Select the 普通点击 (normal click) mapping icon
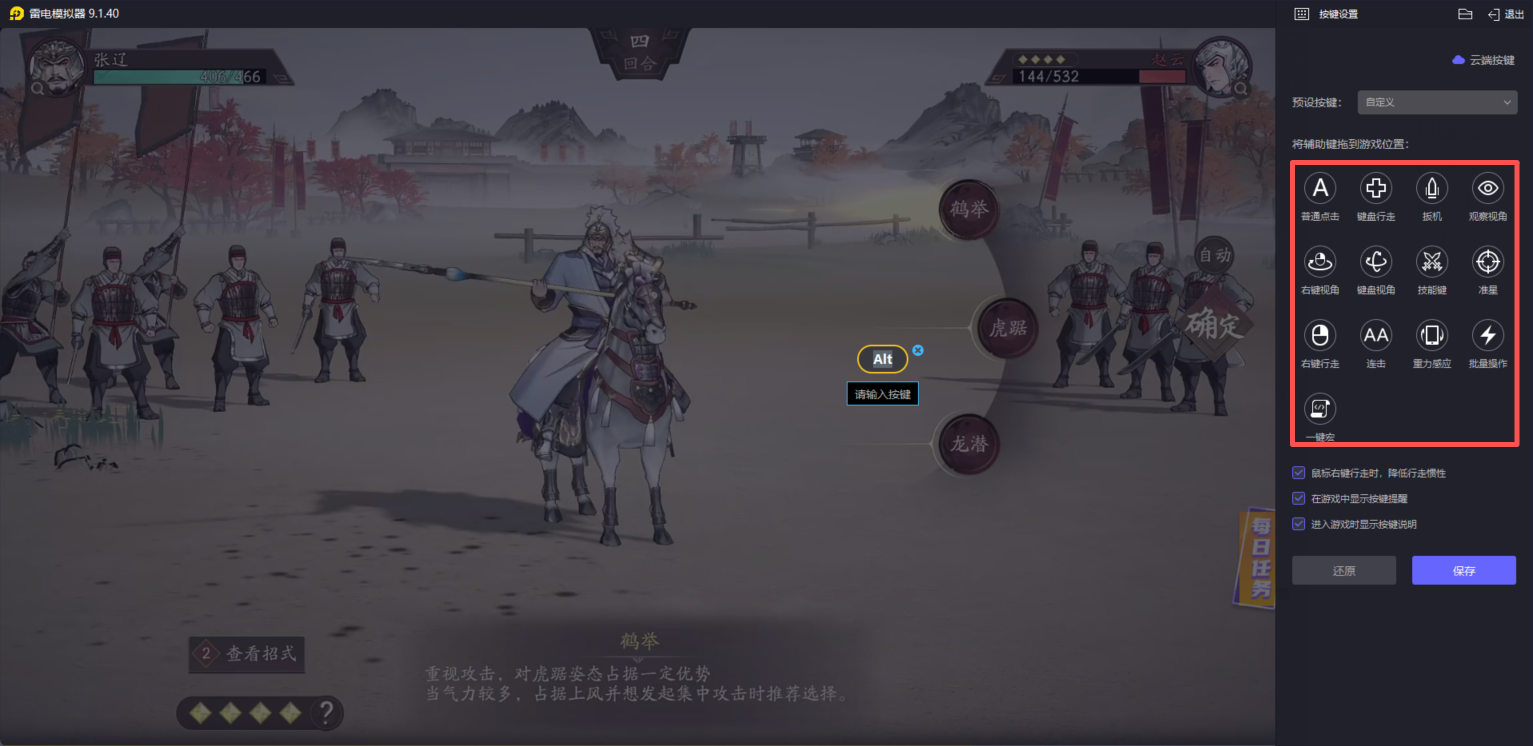 coord(1320,188)
